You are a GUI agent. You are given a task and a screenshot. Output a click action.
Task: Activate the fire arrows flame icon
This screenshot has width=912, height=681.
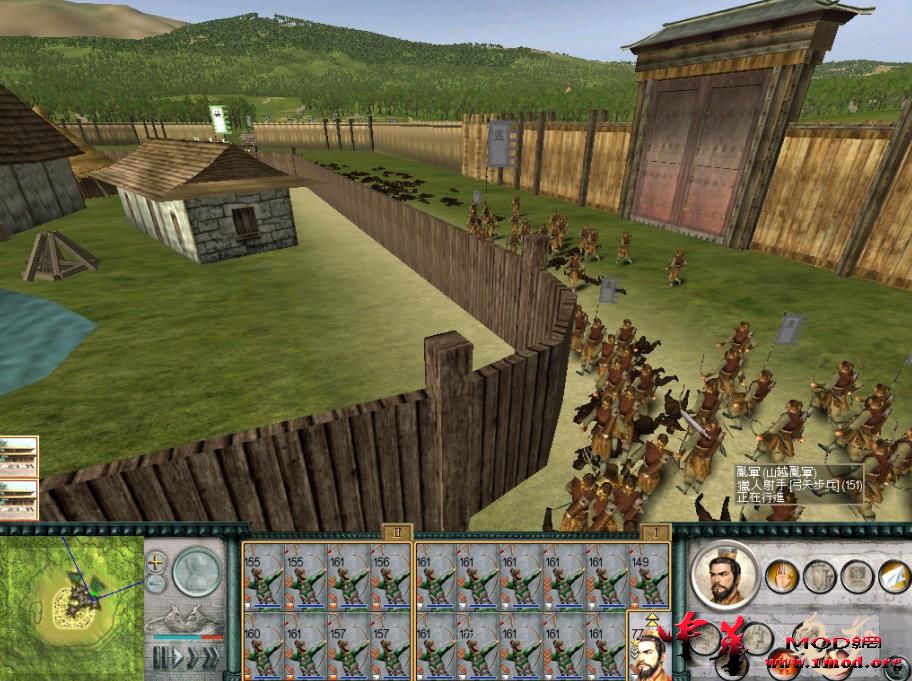click(782, 661)
